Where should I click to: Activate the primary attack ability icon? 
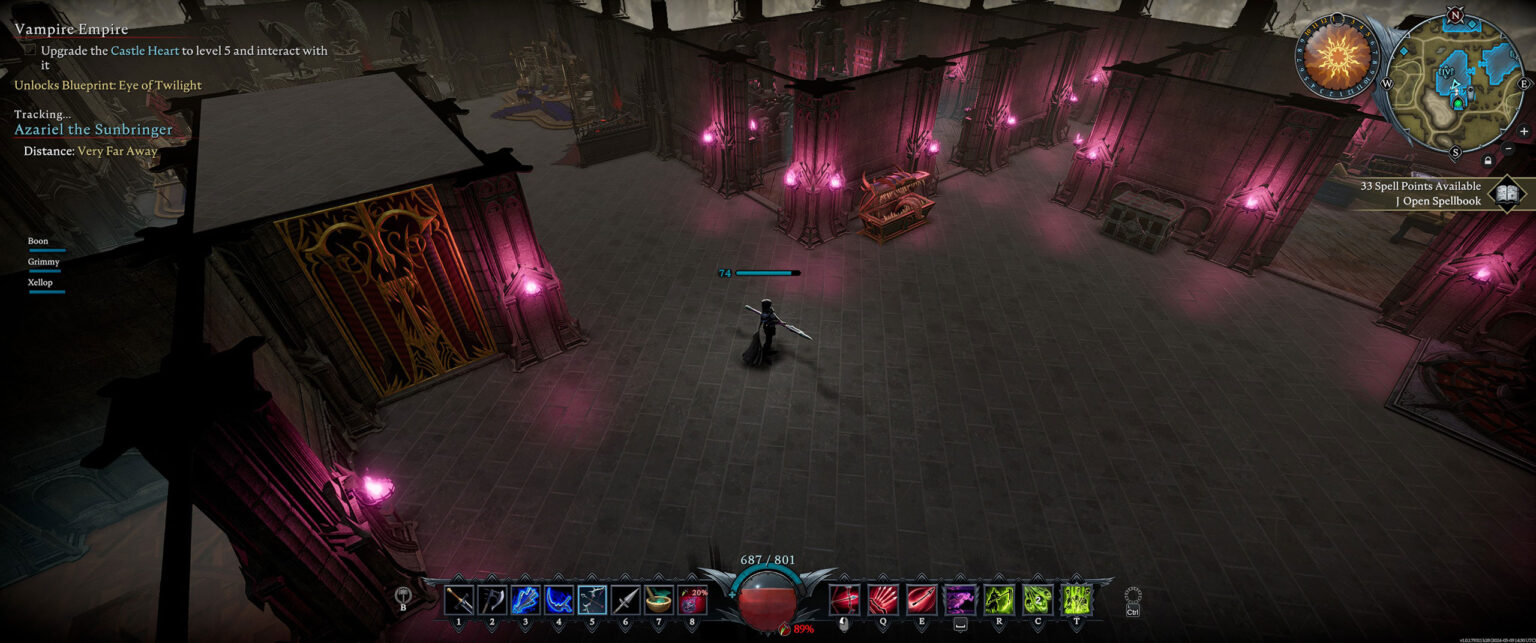844,600
